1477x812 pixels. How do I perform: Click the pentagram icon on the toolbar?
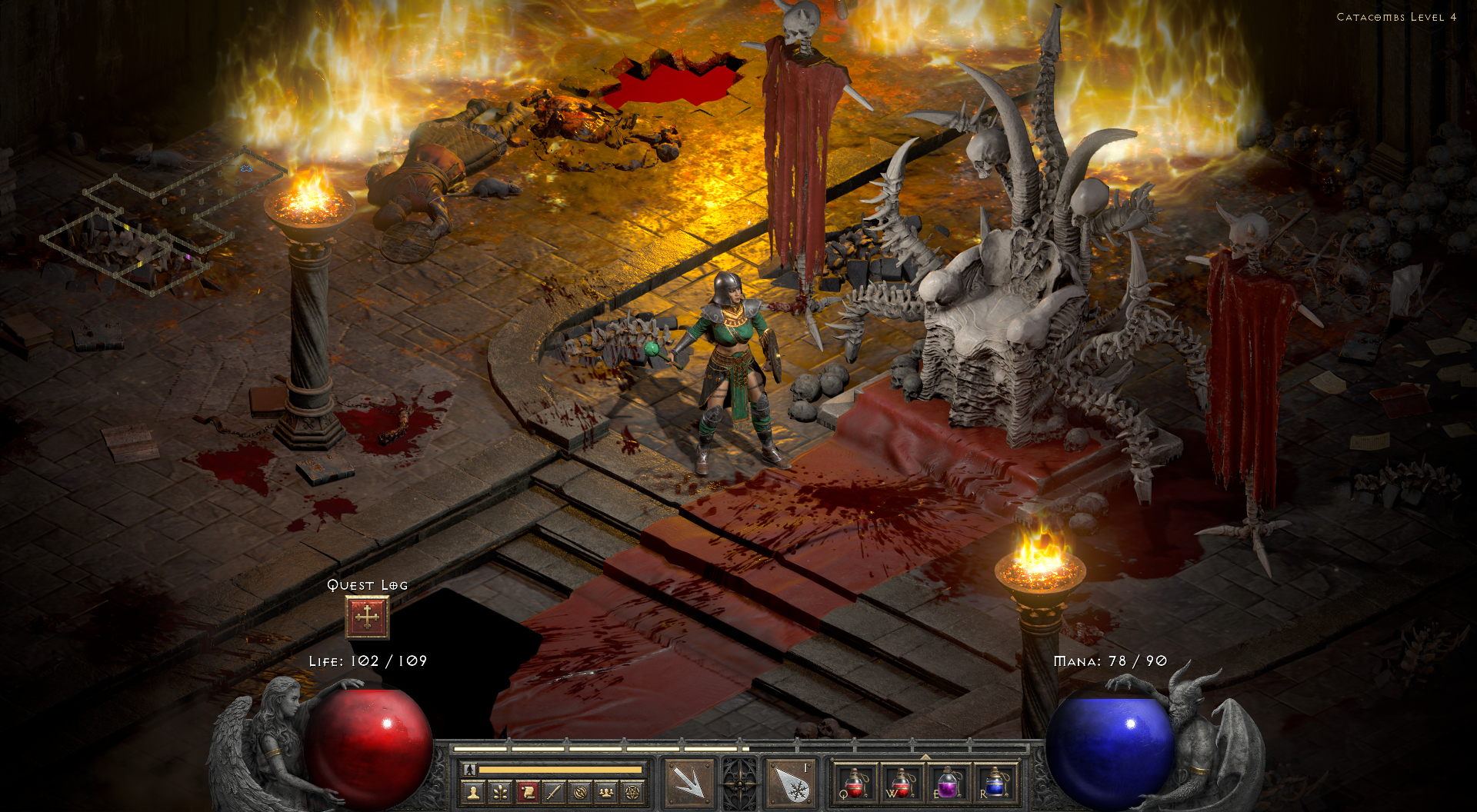pyautogui.click(x=633, y=791)
